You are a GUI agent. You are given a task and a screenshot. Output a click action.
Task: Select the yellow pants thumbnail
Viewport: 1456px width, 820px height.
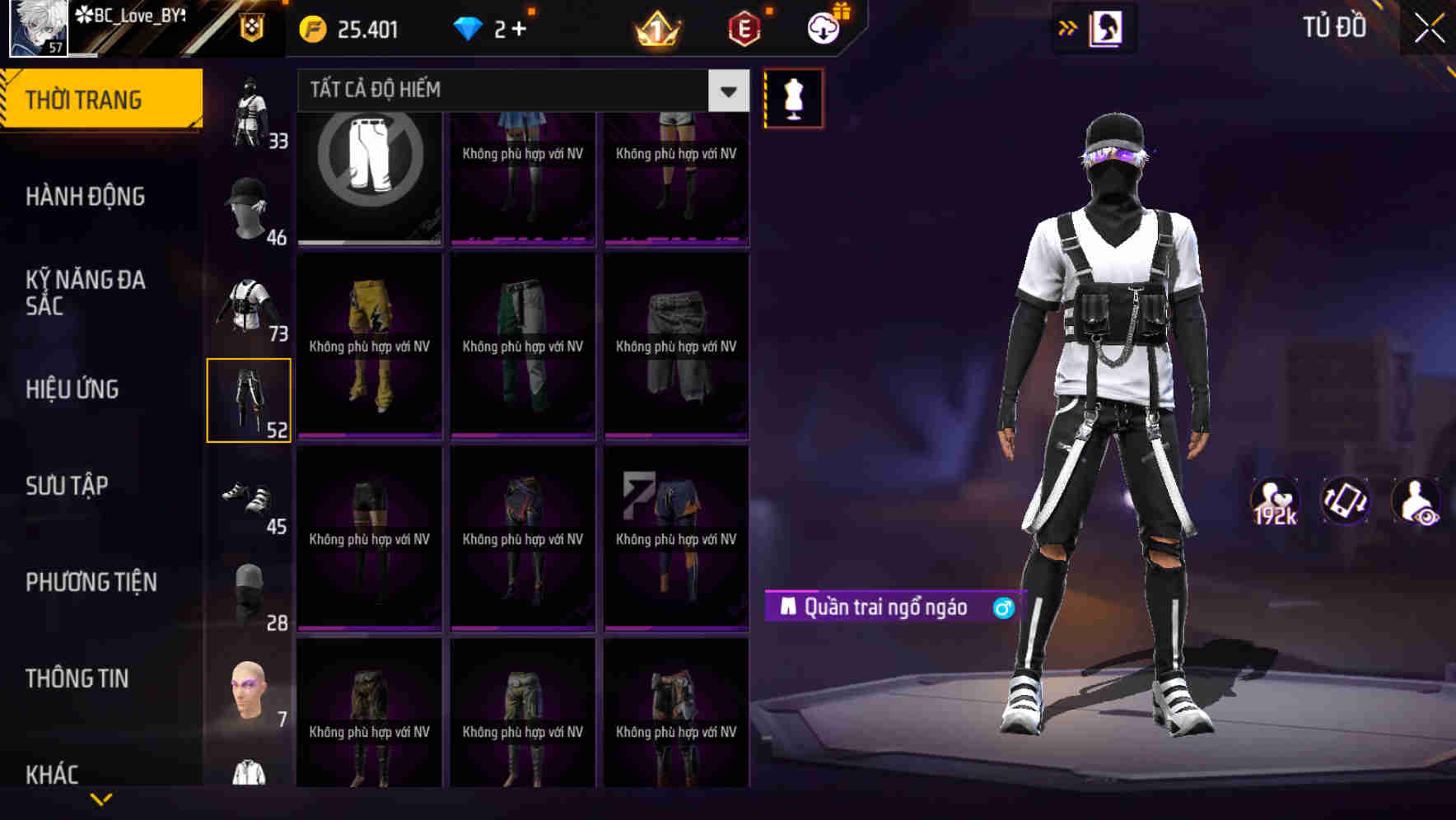369,346
